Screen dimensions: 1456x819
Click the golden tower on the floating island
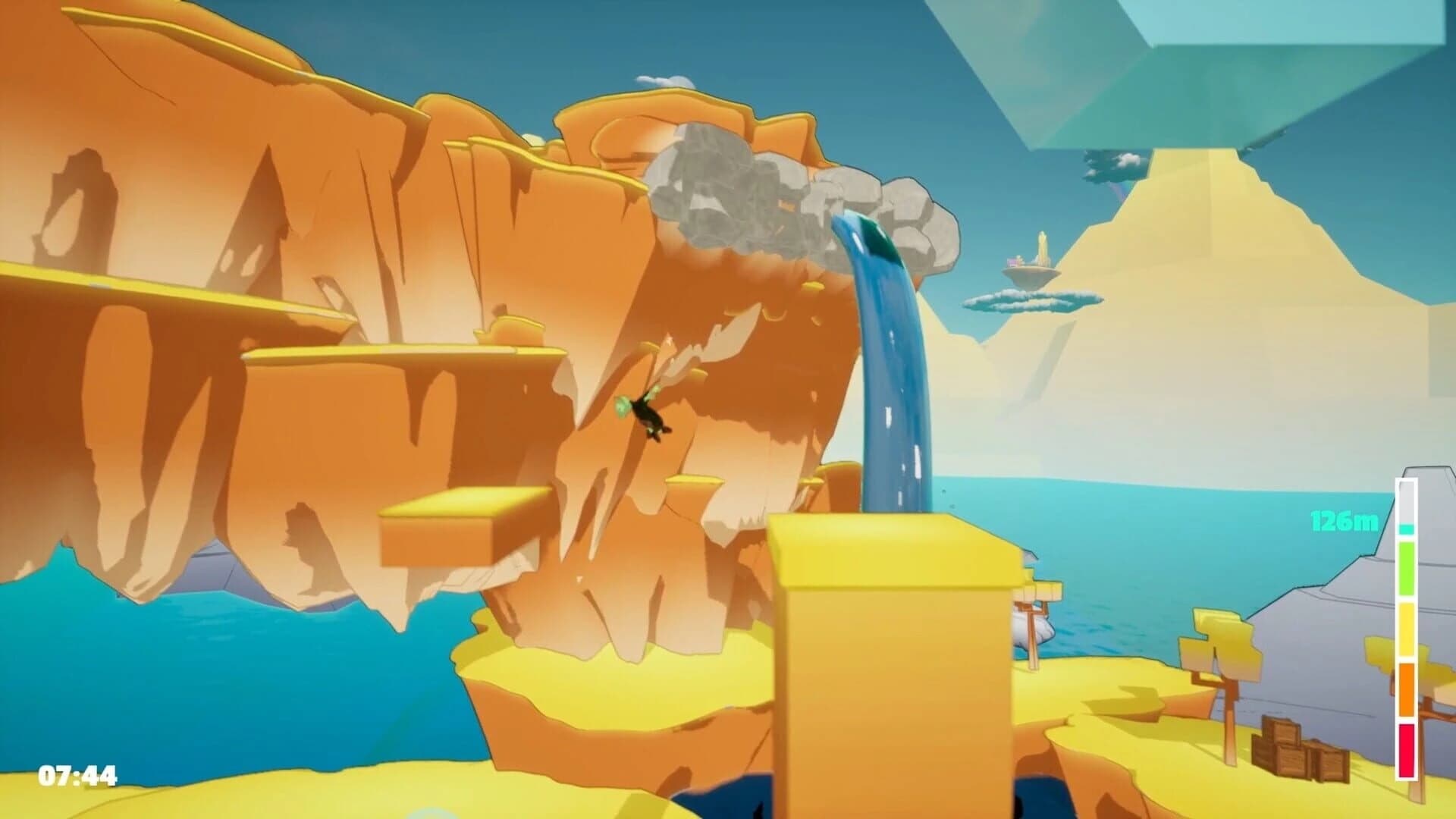click(x=1041, y=246)
